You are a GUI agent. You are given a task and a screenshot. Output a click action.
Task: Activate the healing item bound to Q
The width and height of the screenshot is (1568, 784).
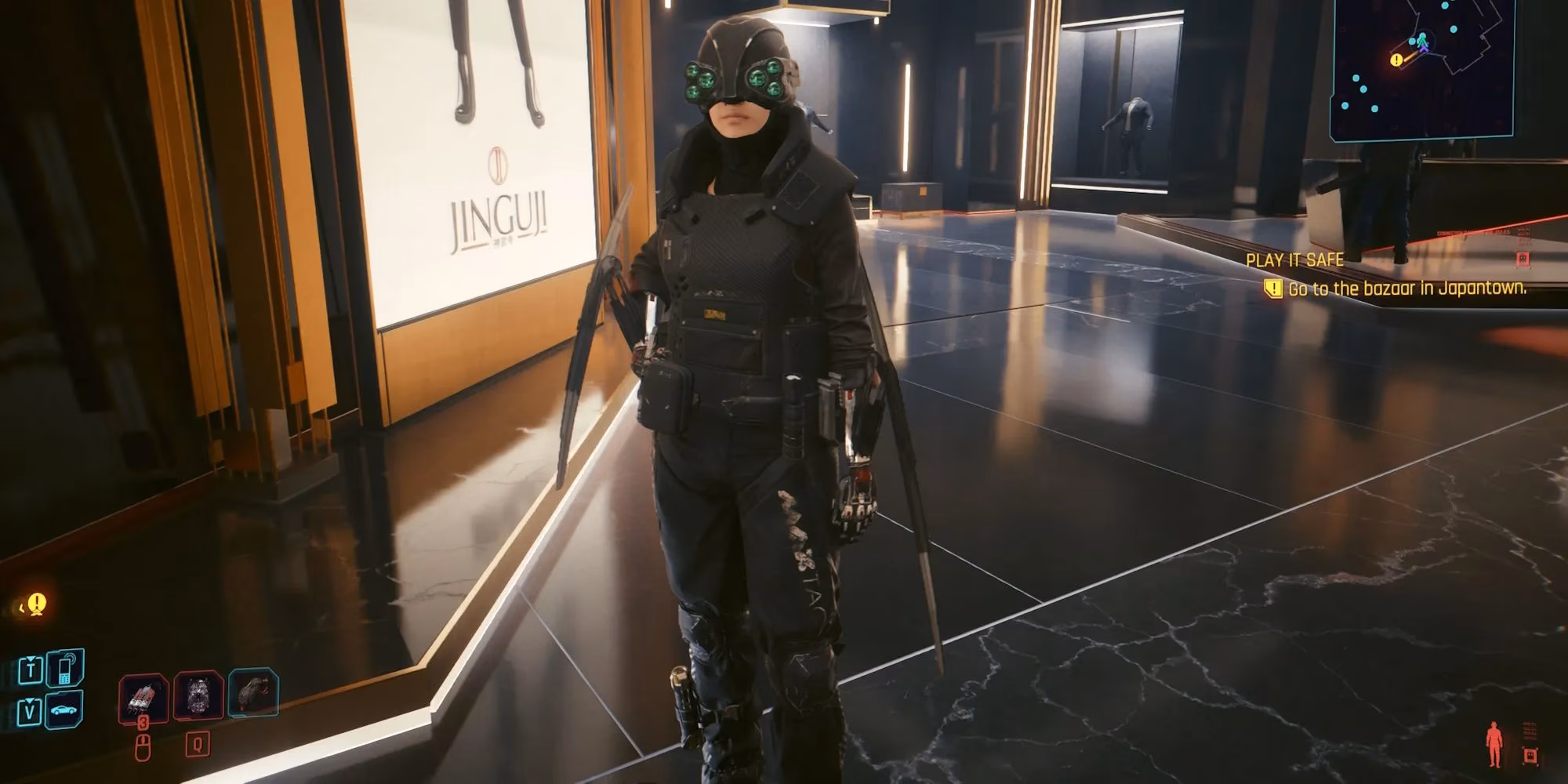(x=198, y=696)
